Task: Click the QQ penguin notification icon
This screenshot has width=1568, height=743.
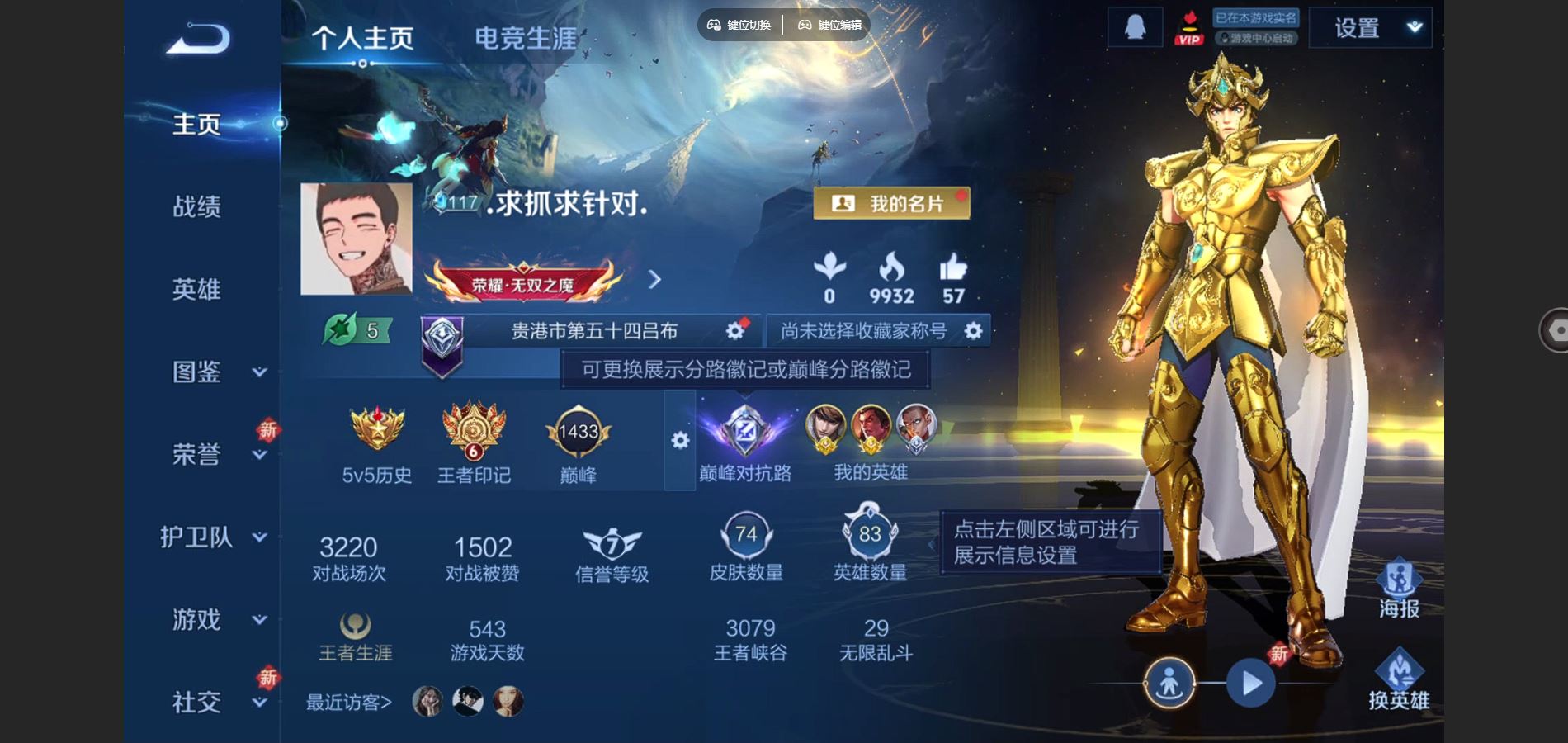Action: click(x=1135, y=26)
